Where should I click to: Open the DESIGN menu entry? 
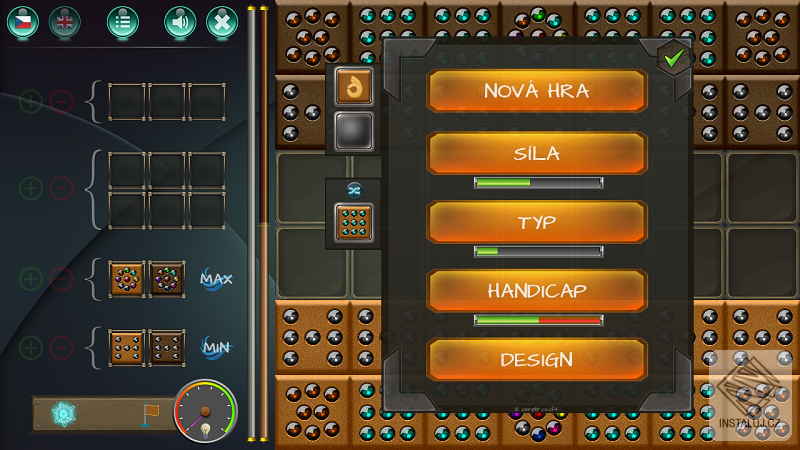click(537, 360)
